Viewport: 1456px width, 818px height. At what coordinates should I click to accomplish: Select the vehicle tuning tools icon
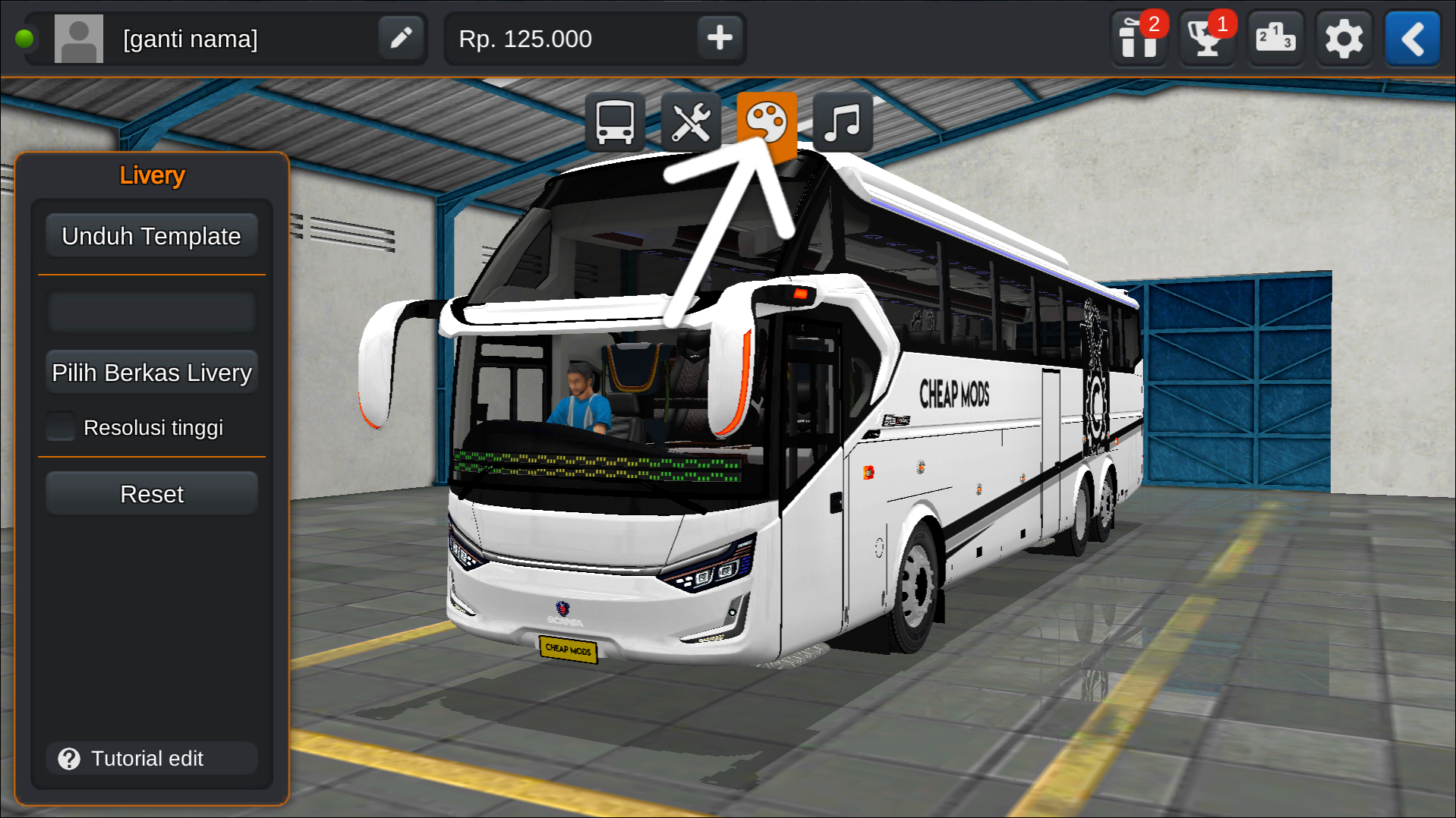click(692, 120)
